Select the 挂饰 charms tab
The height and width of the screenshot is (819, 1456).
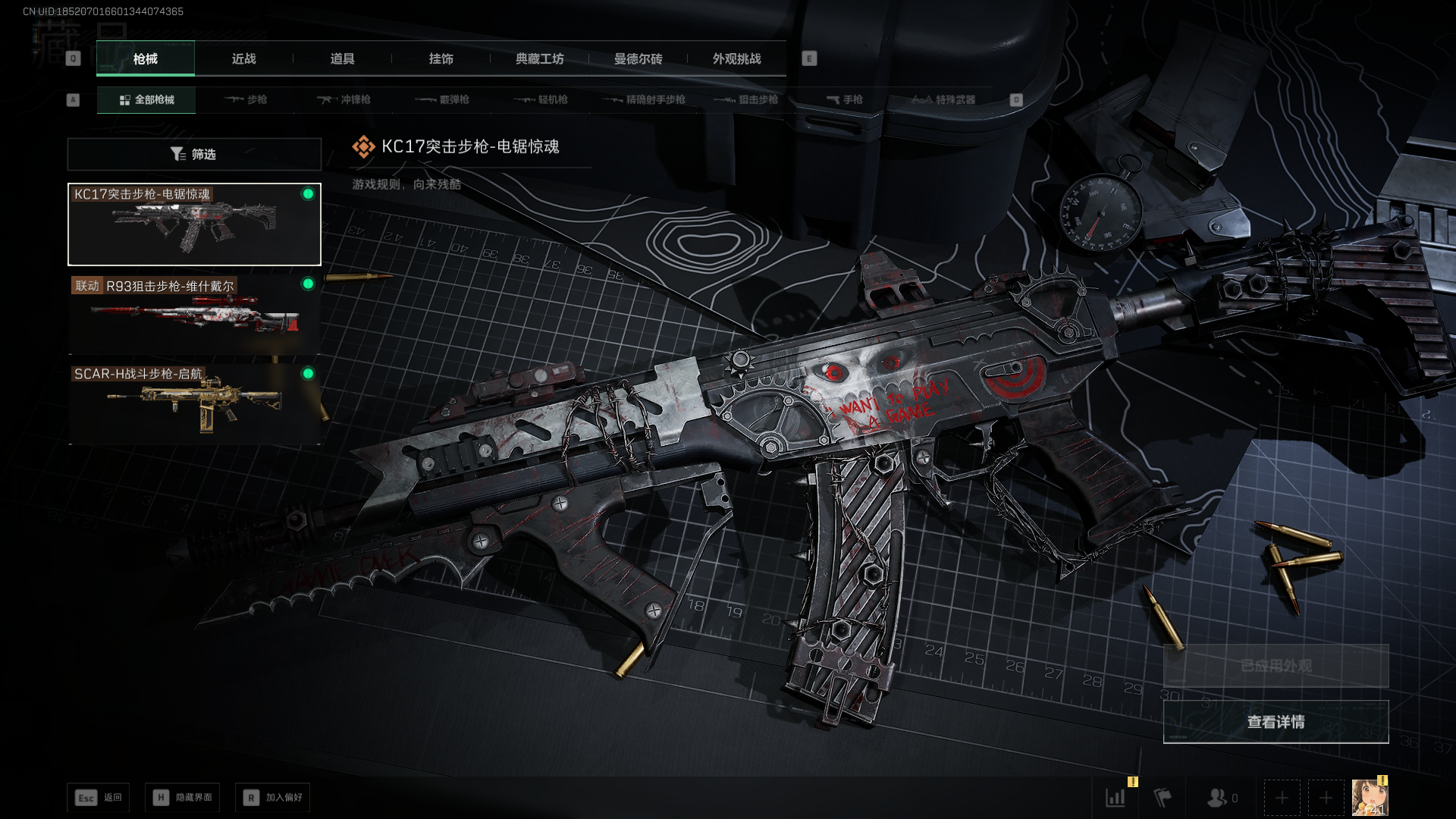(x=441, y=59)
